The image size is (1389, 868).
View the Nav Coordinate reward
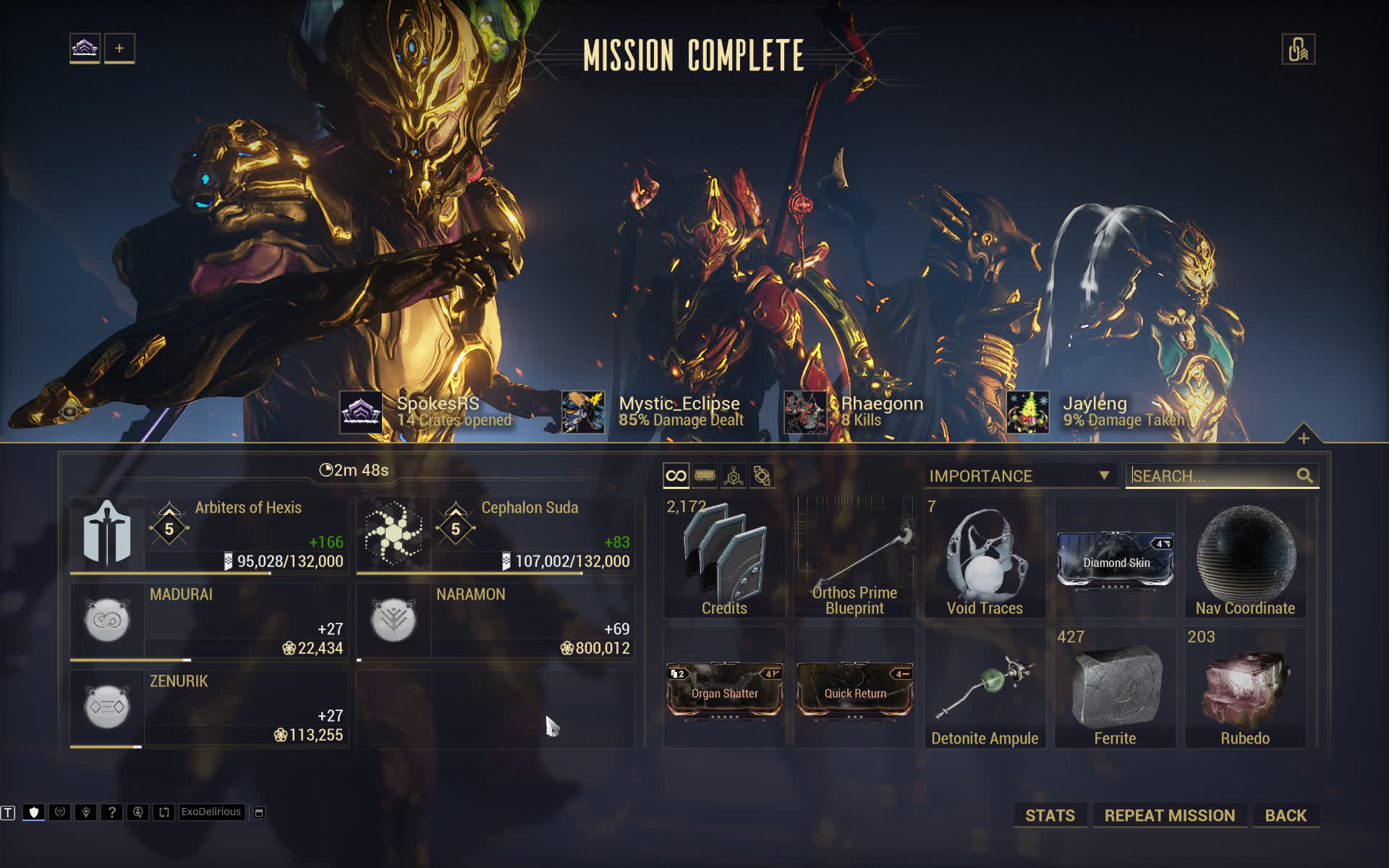tap(1245, 557)
